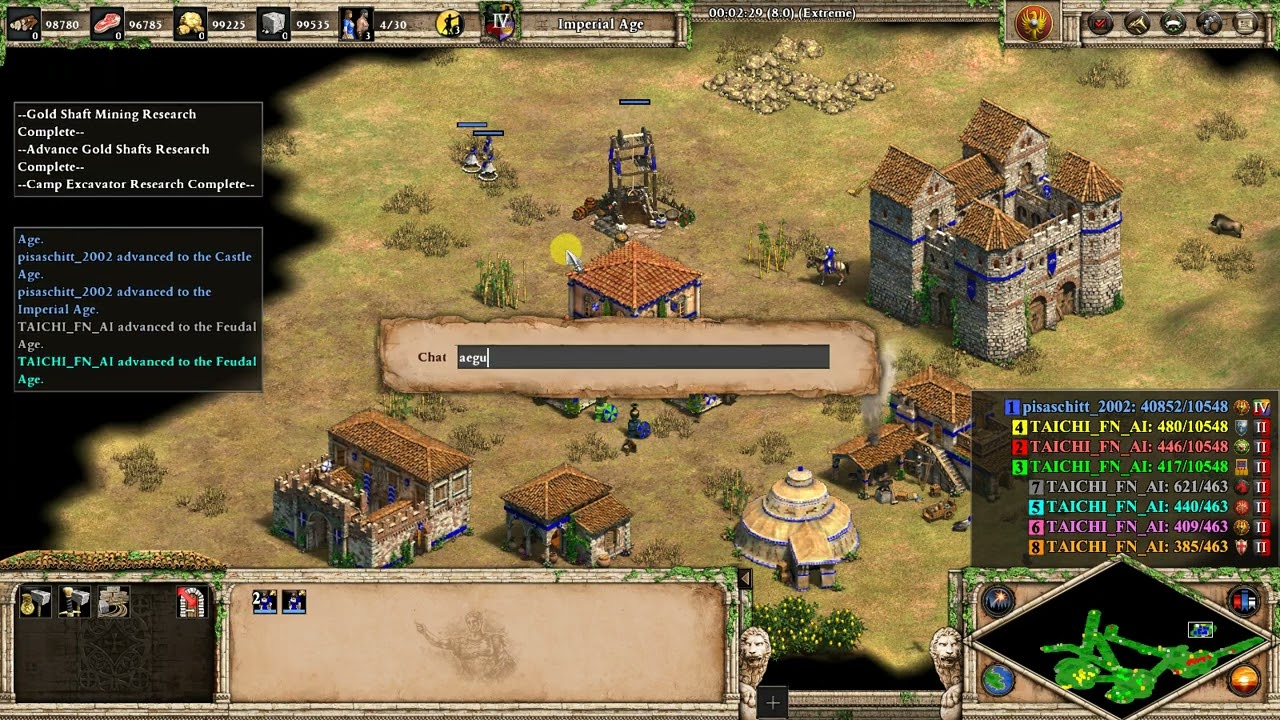This screenshot has width=1280, height=720.
Task: Click the minimap sunset mode button
Action: (1244, 680)
